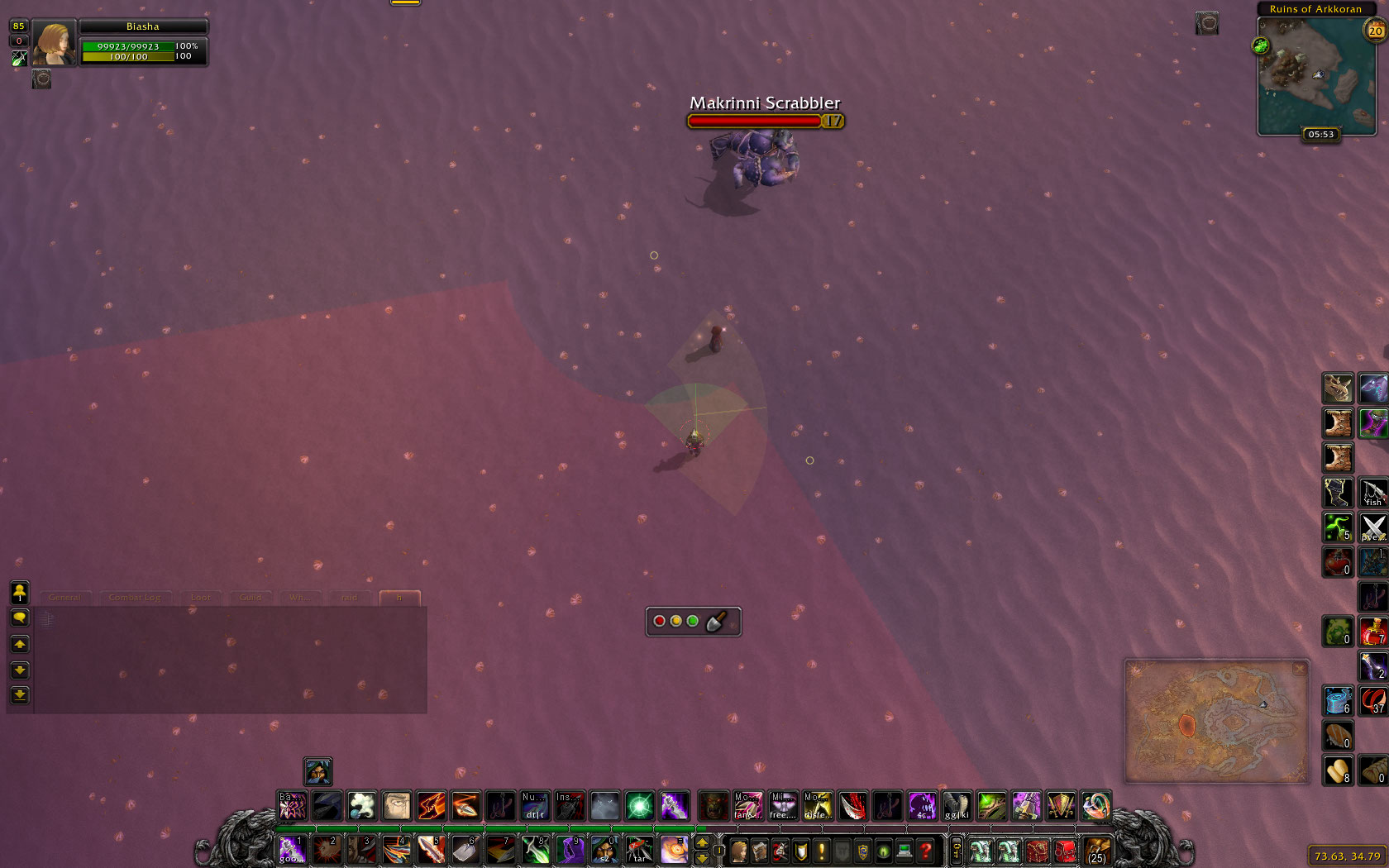The width and height of the screenshot is (1389, 868).
Task: Close the zone map overlay
Action: [x=1299, y=668]
